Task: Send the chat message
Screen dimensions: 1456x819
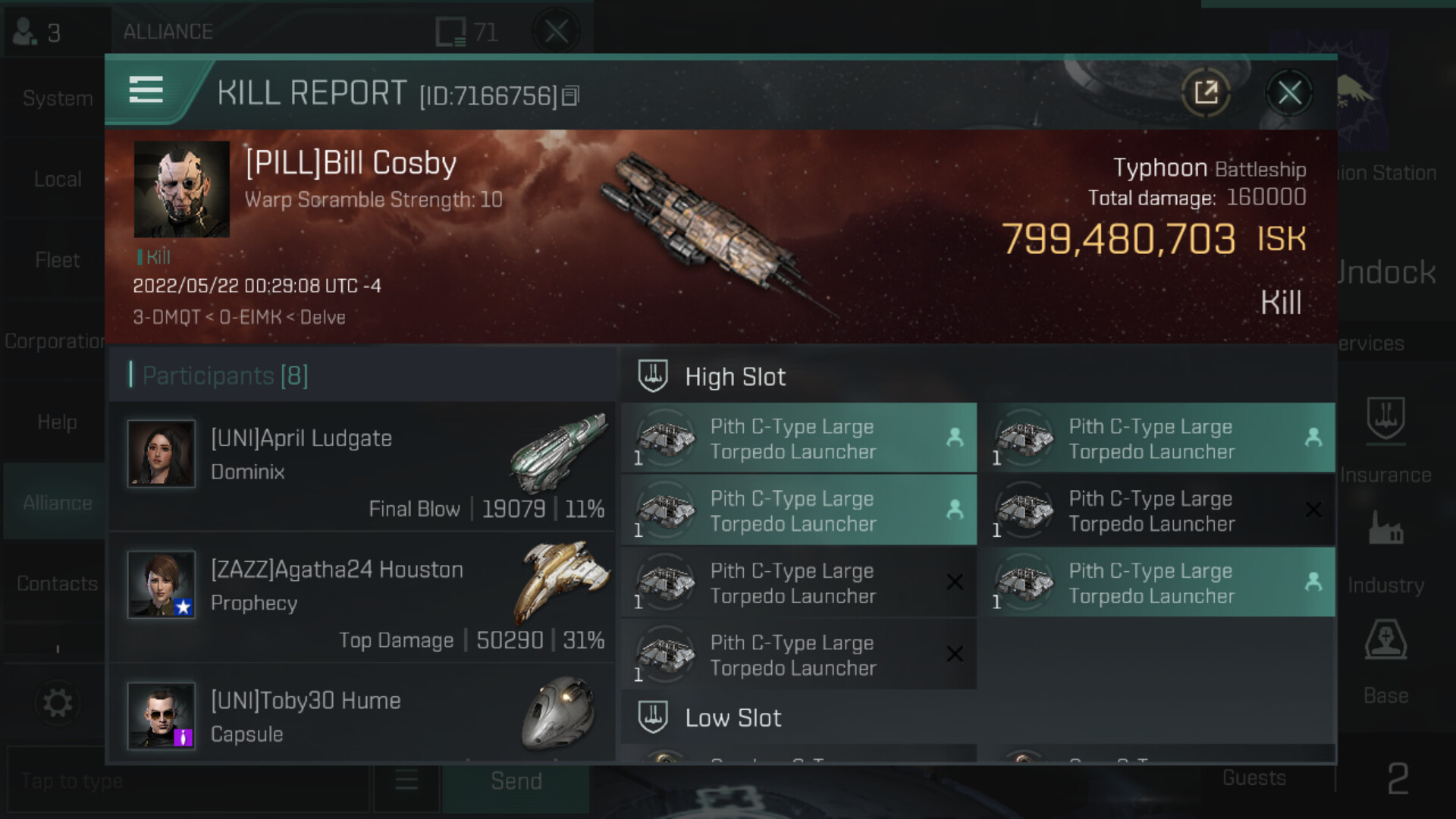Action: (x=516, y=782)
